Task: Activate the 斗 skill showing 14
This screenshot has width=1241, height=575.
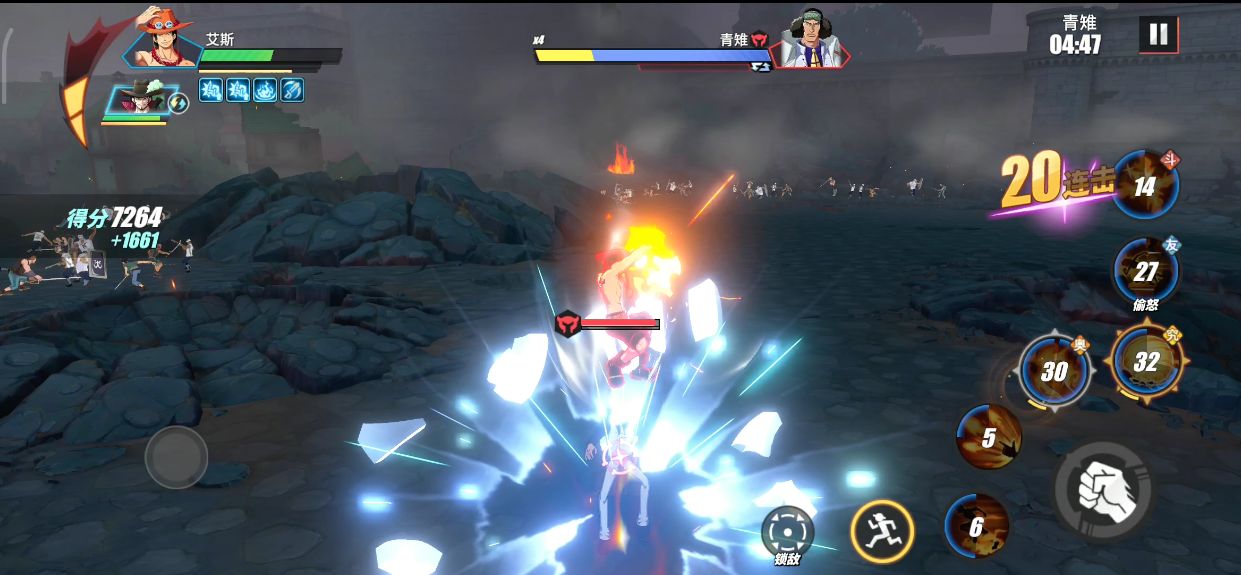Action: pyautogui.click(x=1145, y=186)
